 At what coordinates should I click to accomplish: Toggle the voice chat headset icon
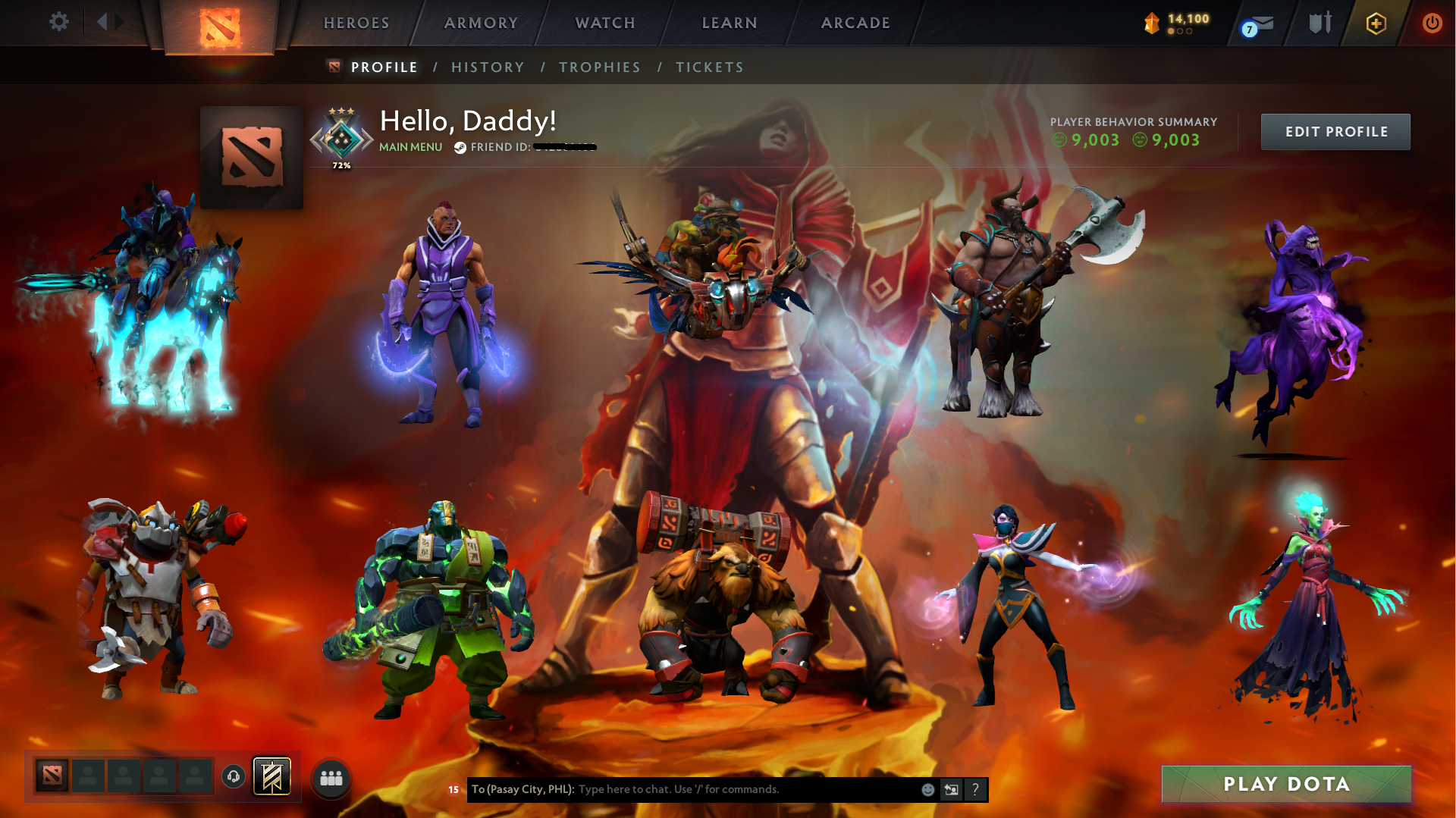tap(234, 776)
